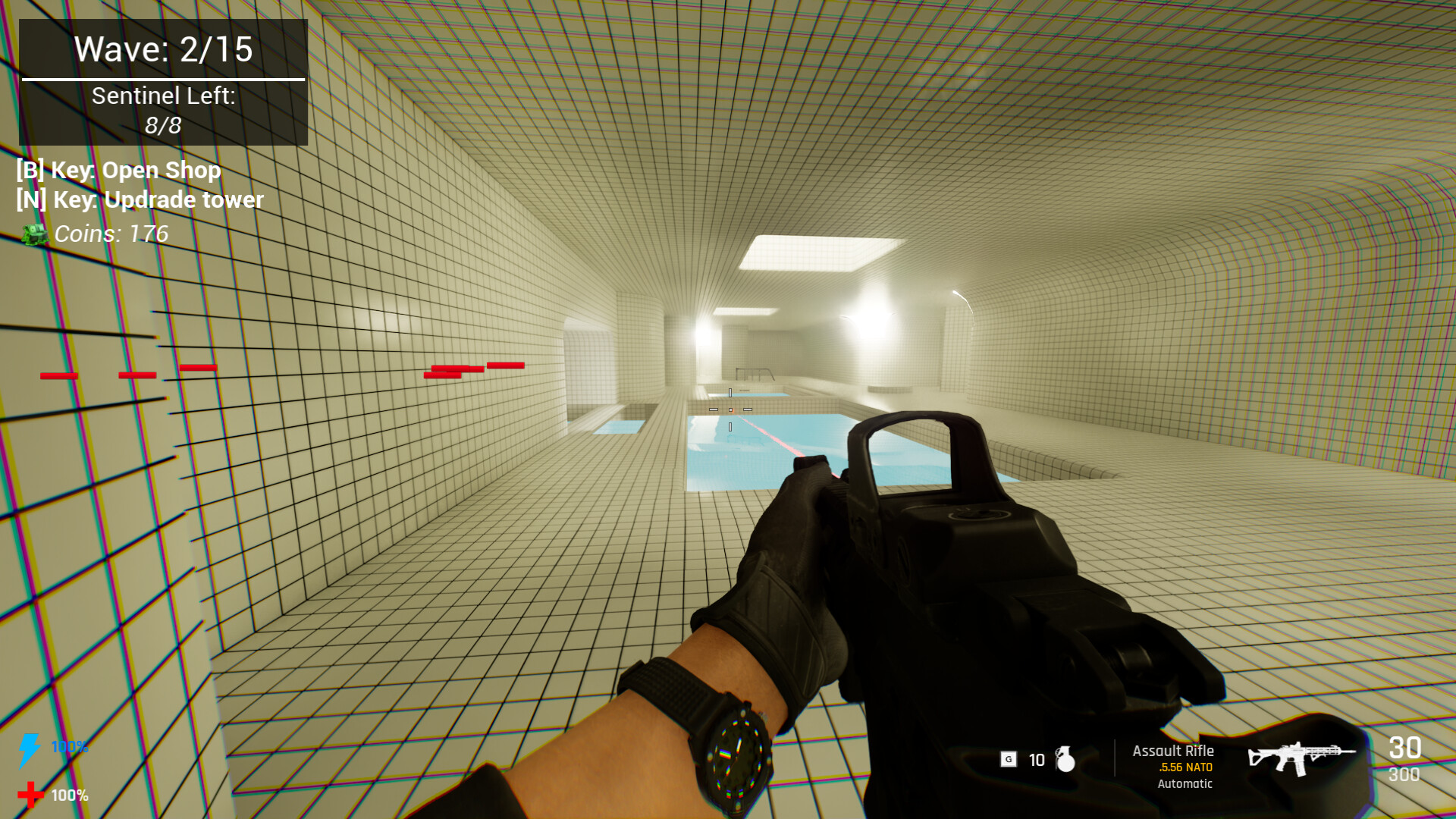Viewport: 1456px width, 819px height.
Task: Select the grenade icon in the HUD
Action: click(x=1066, y=760)
